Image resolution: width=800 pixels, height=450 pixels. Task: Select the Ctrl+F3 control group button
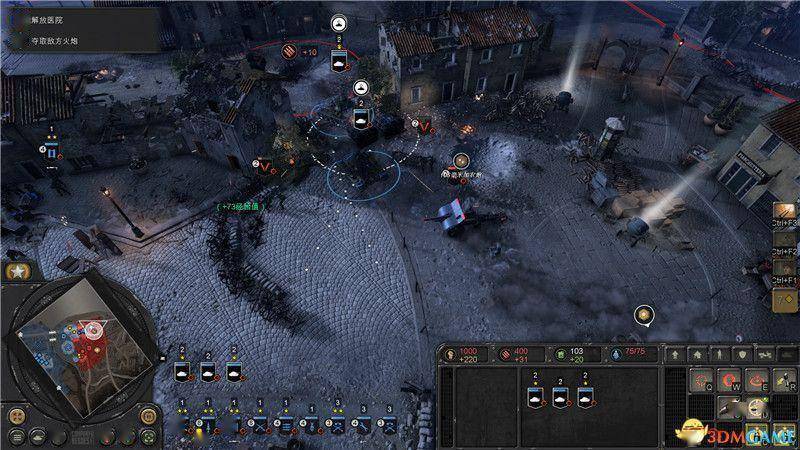(x=786, y=211)
